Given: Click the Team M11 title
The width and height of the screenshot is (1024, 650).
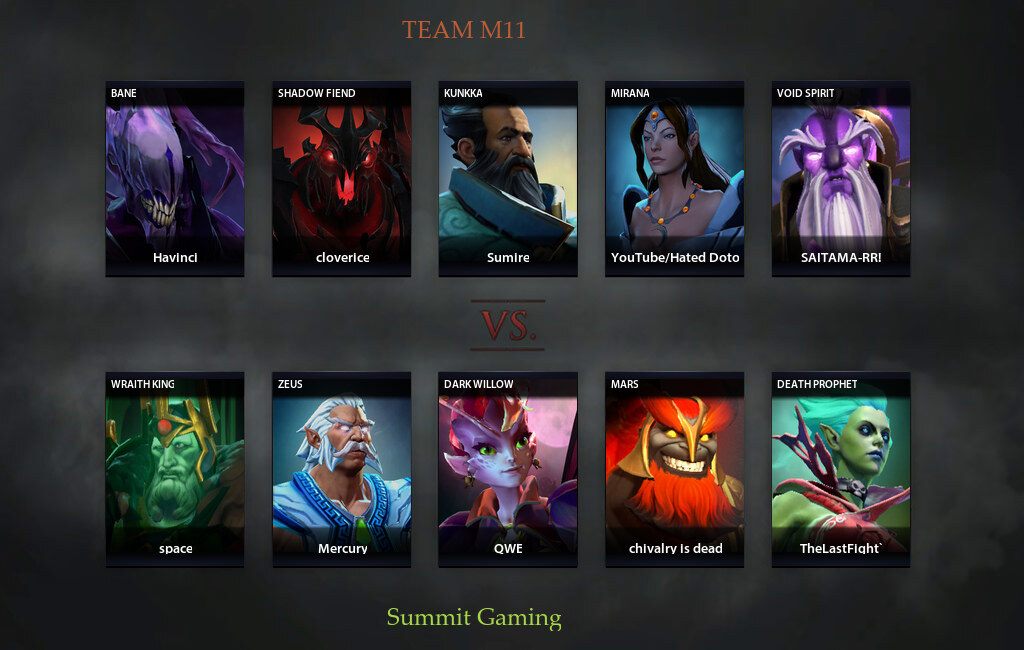Looking at the screenshot, I should (x=464, y=30).
